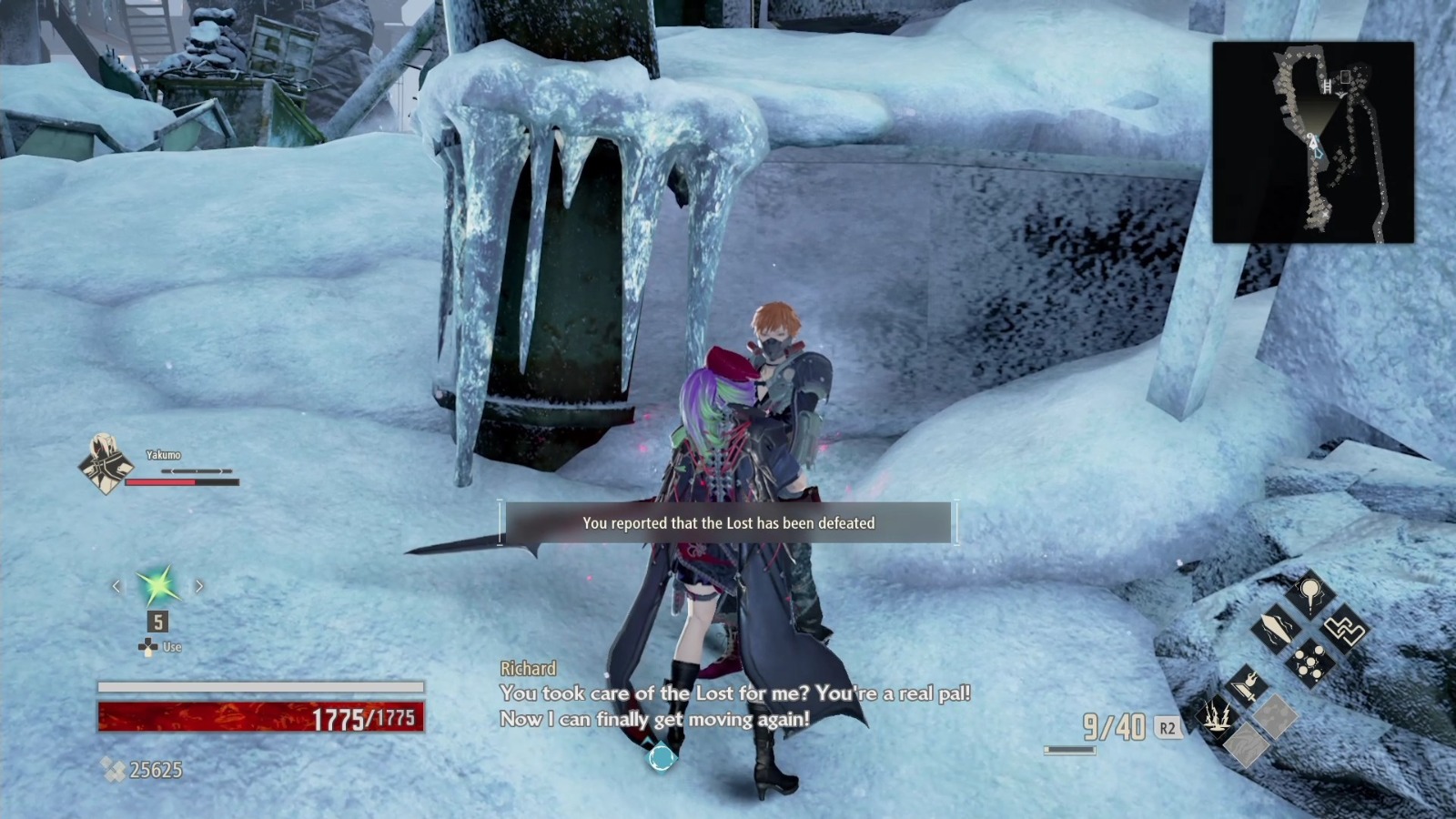Cycle back with the left quick-item arrow
The height and width of the screenshot is (819, 1456).
click(x=115, y=586)
